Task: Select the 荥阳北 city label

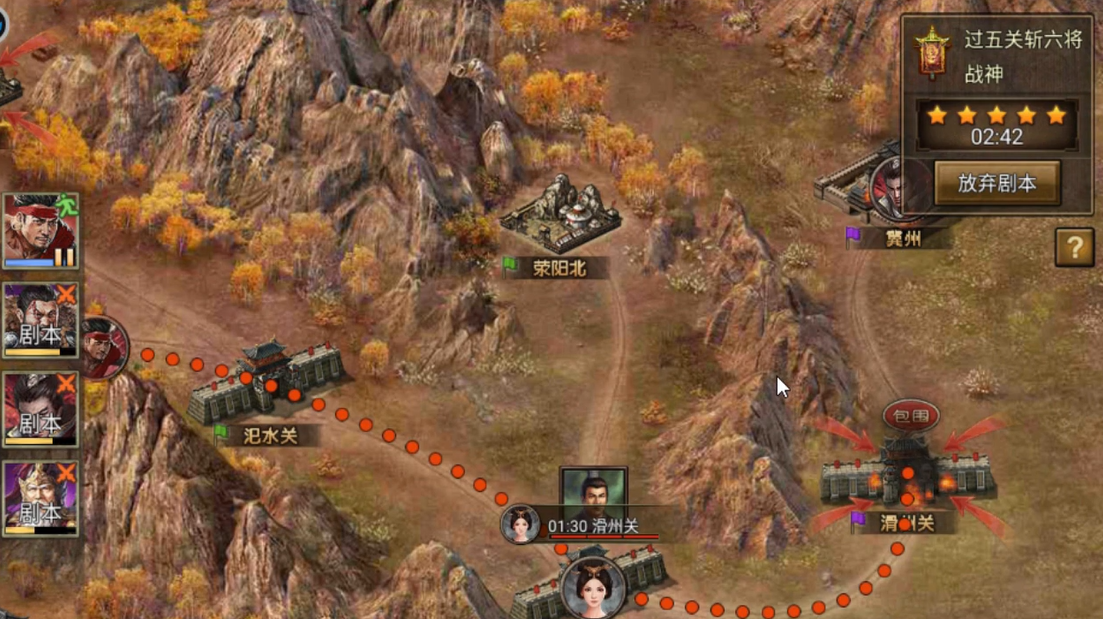Action: tap(558, 268)
